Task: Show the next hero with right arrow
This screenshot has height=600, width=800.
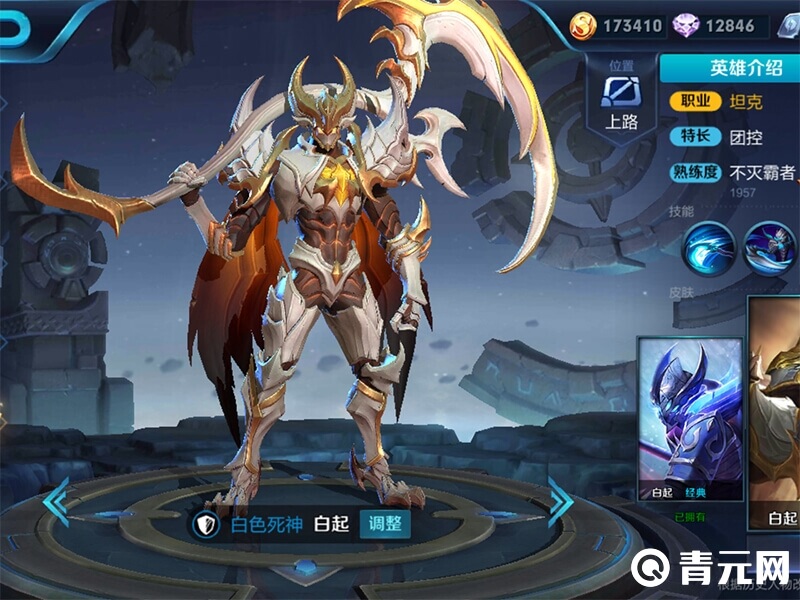Action: 560,501
